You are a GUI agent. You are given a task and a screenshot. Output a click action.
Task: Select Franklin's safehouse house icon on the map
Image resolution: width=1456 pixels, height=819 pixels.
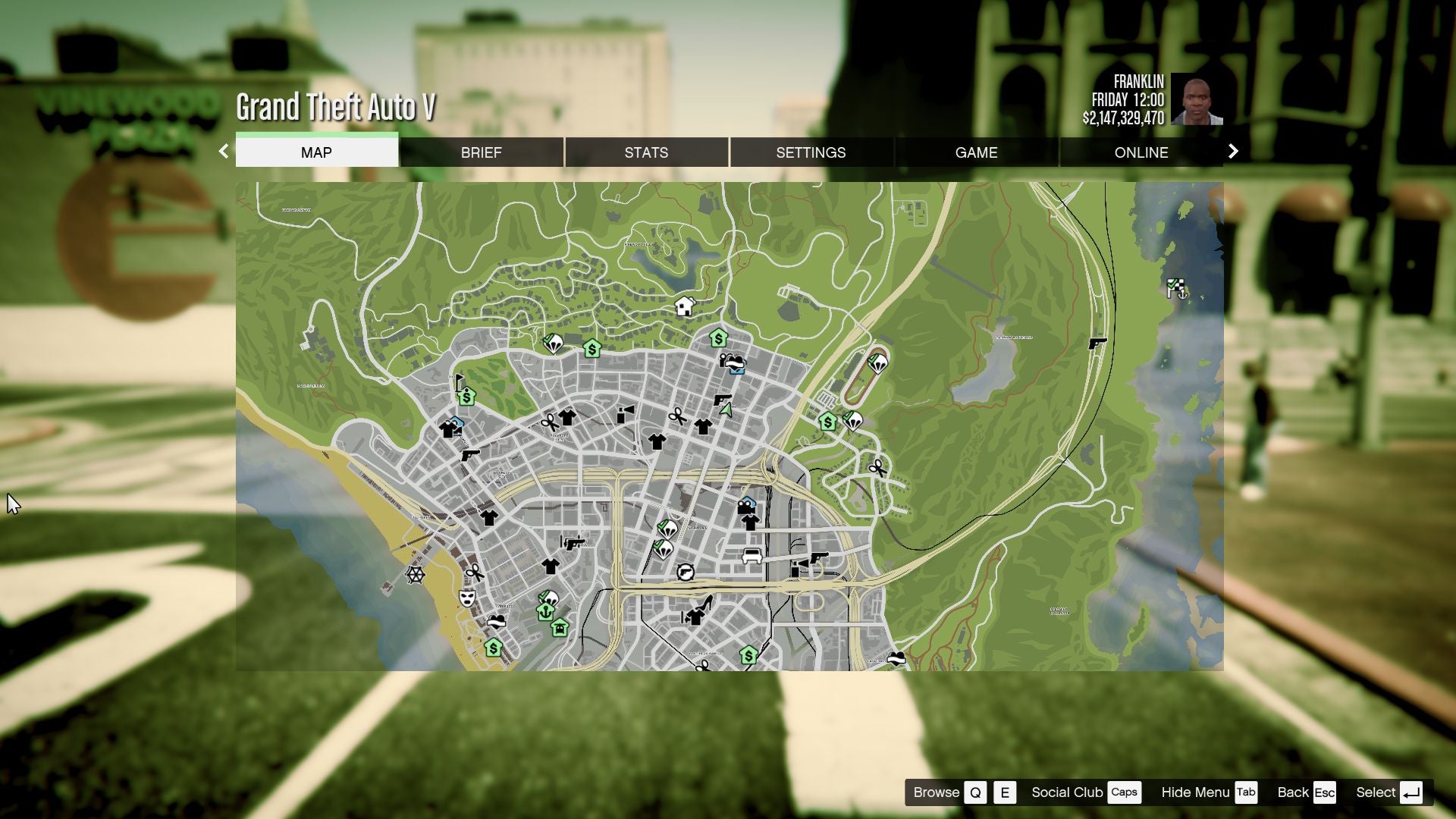686,306
